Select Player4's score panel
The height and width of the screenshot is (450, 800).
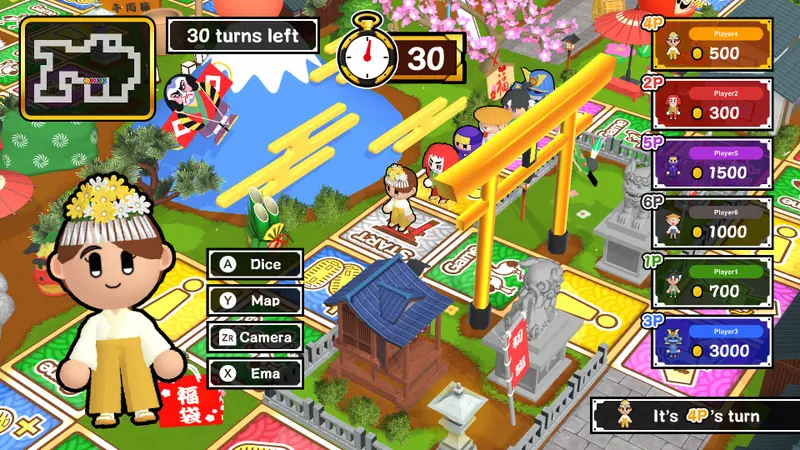point(712,43)
